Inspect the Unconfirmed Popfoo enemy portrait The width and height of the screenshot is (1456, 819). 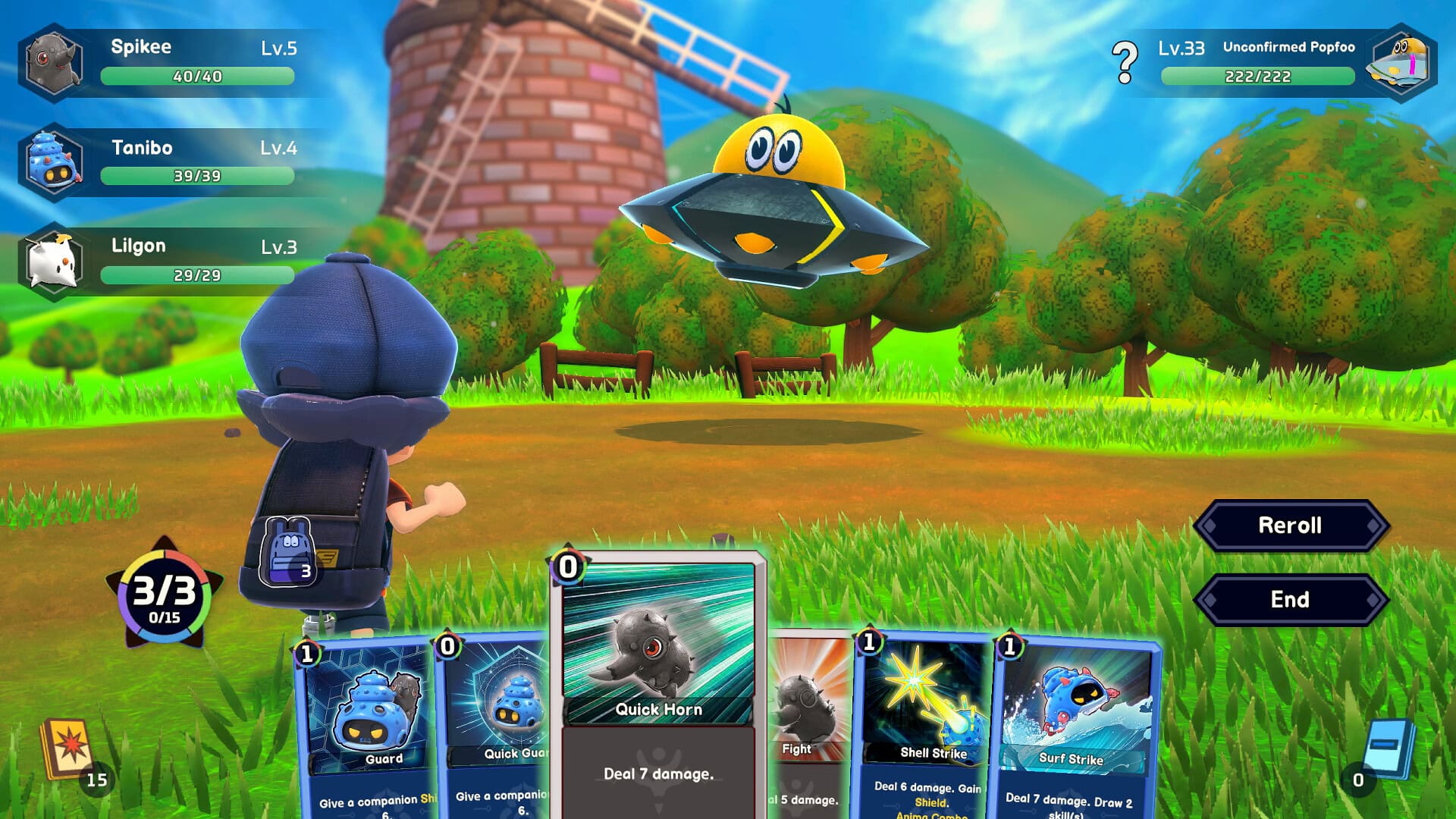pos(1401,62)
